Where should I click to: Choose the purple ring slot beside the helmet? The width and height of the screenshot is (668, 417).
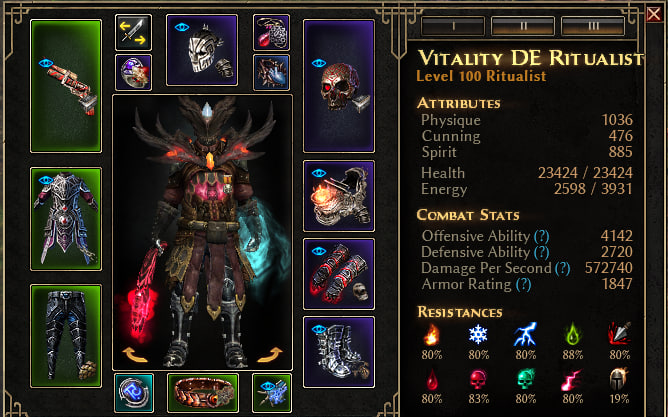pos(133,72)
